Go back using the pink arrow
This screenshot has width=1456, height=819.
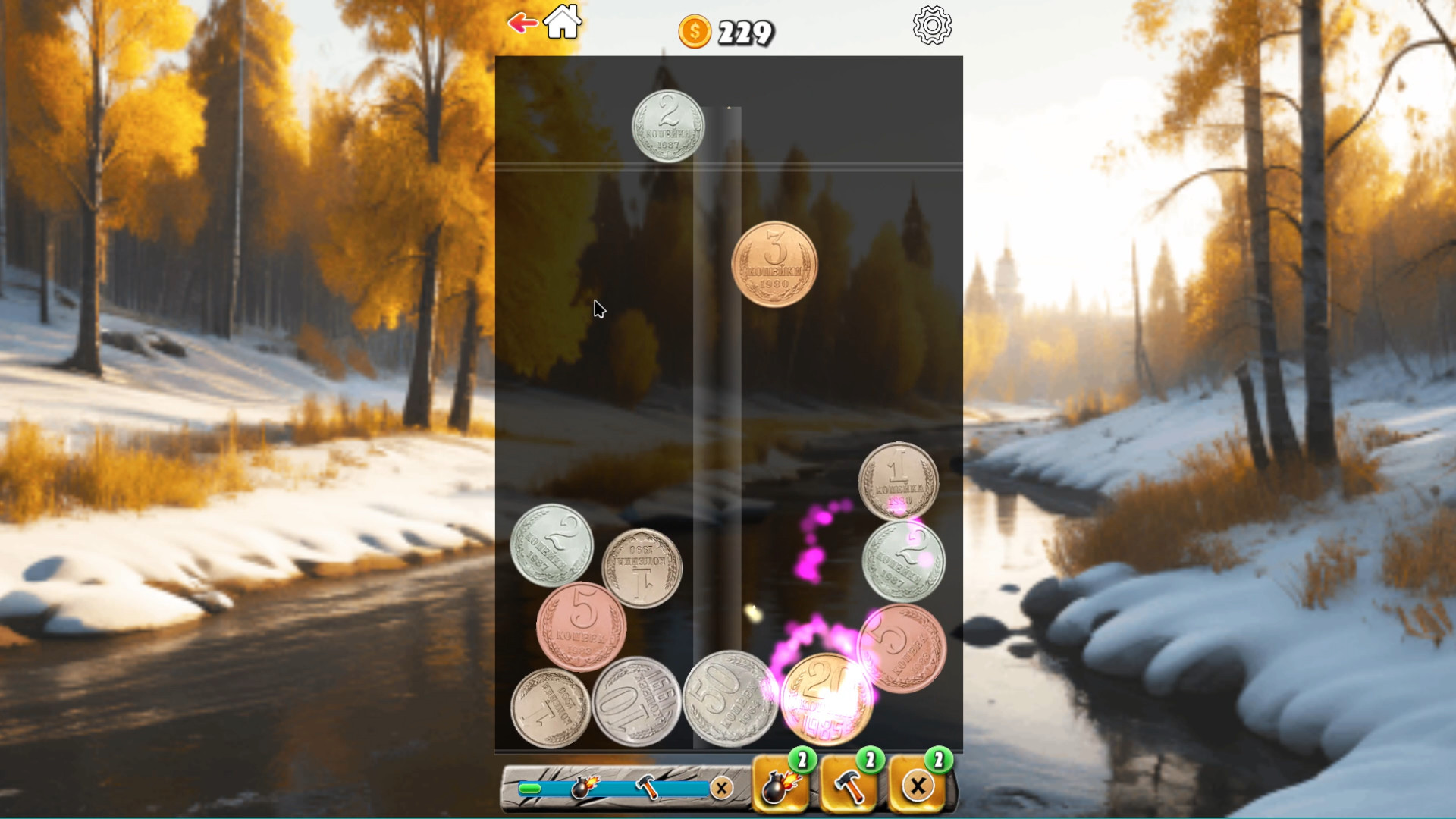click(522, 23)
